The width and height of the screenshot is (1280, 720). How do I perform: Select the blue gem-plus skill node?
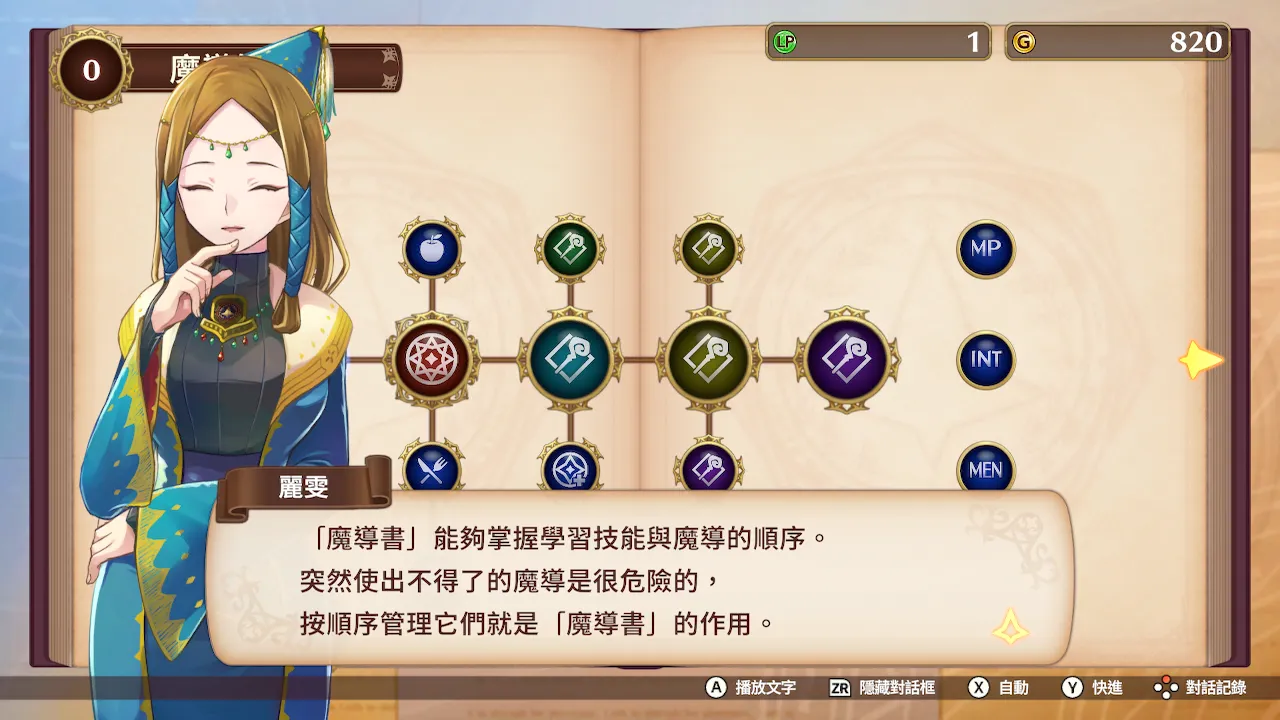pos(571,470)
